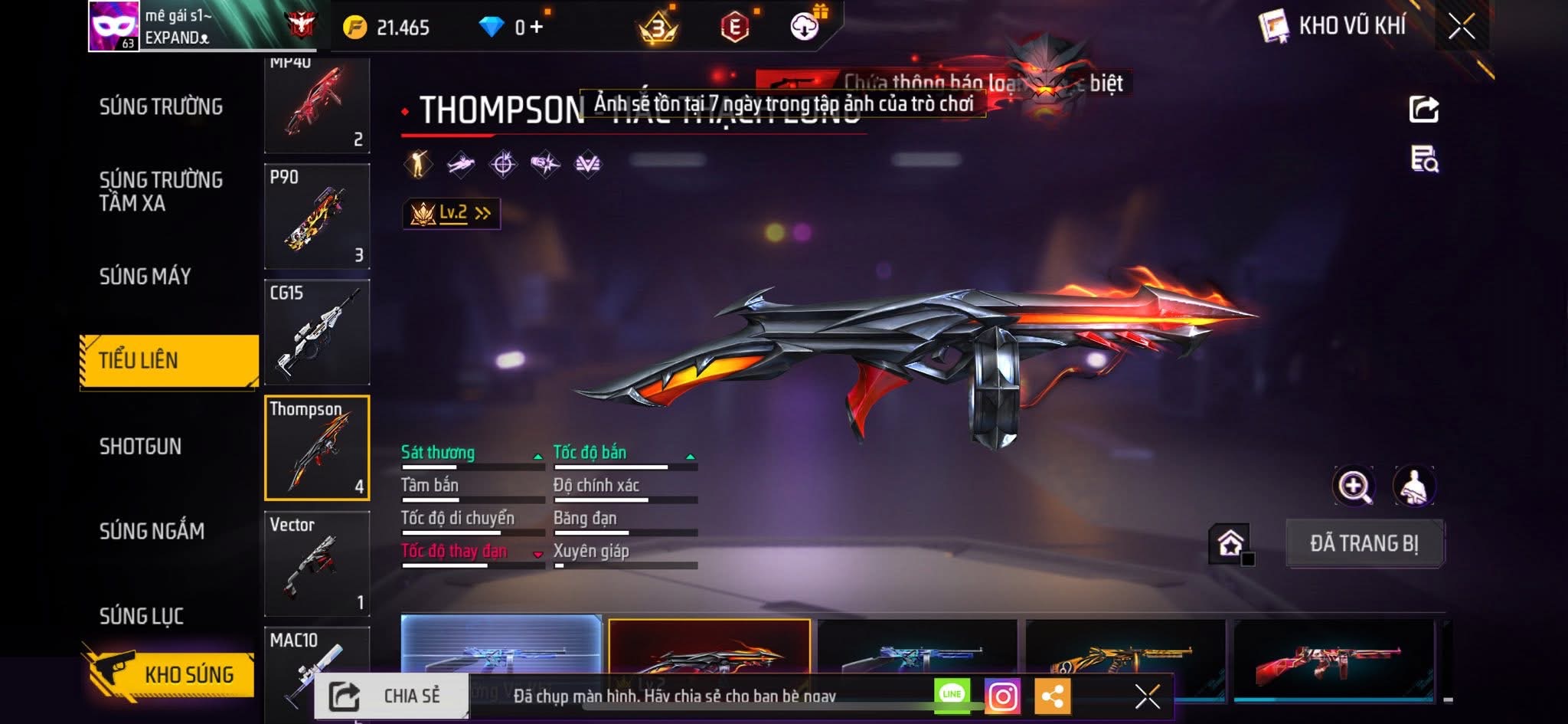Screen dimensions: 1568x724
Task: Choose the SÚNG NGẮM category
Action: tap(152, 531)
